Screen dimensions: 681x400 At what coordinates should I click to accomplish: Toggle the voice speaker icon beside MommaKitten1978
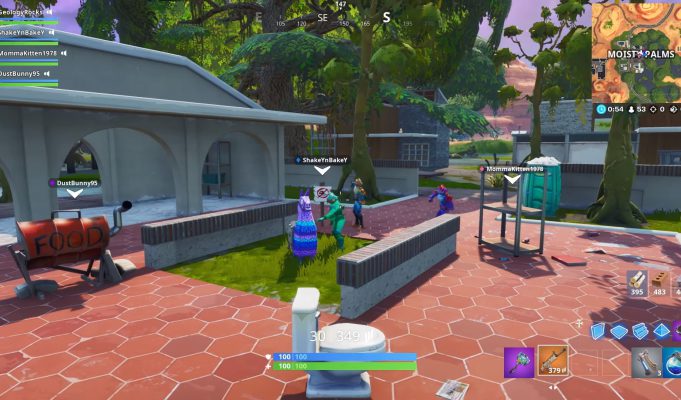(x=64, y=53)
